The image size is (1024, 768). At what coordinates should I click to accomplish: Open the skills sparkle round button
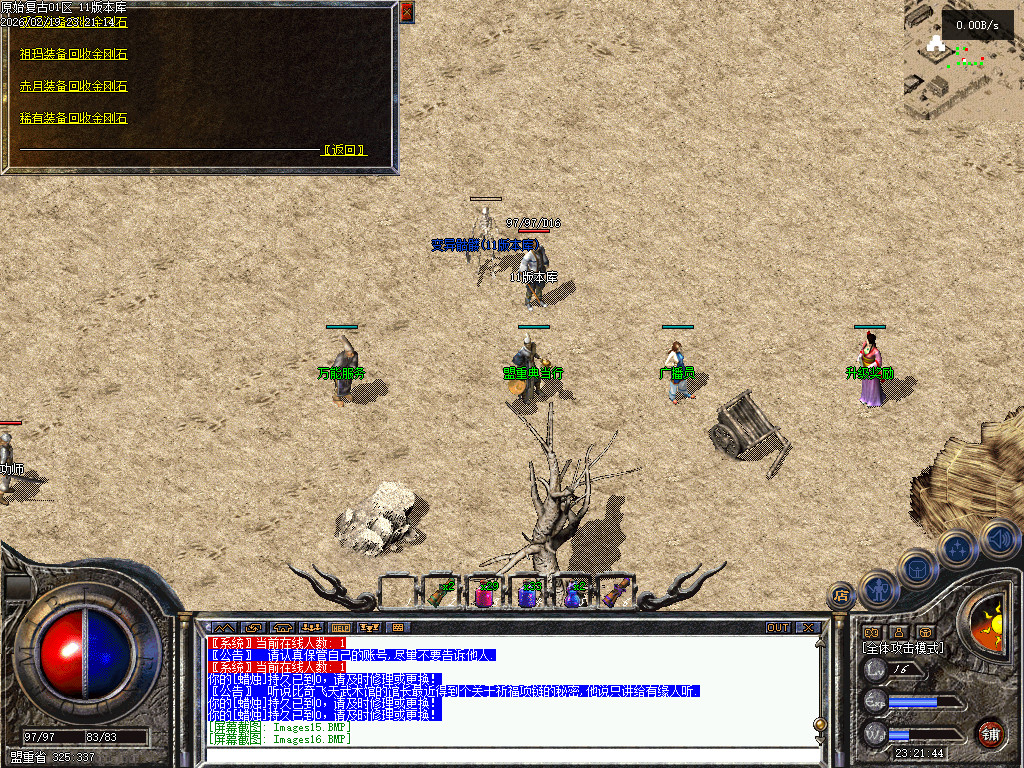coord(958,548)
